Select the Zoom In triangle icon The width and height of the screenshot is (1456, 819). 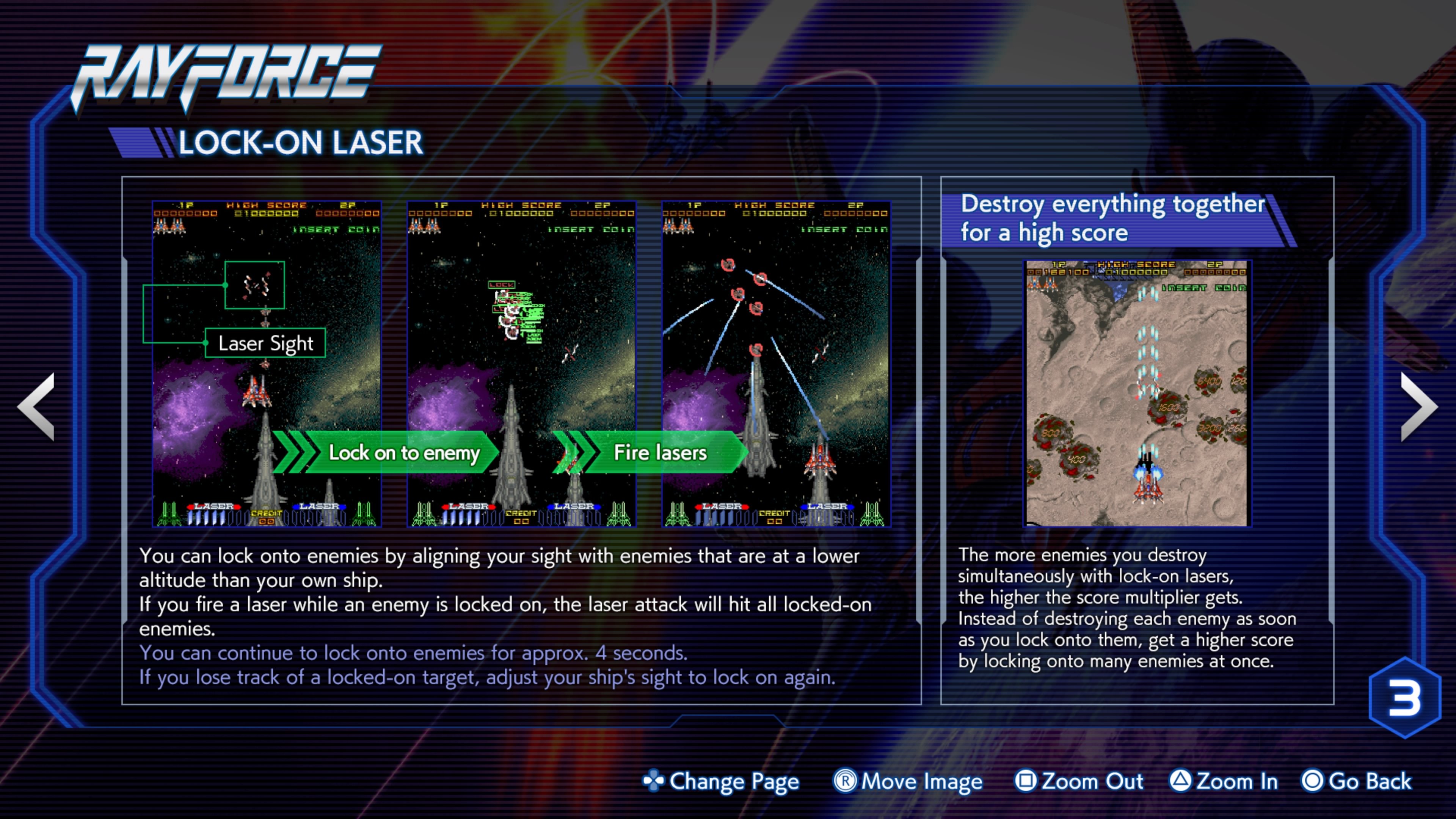(x=1180, y=781)
